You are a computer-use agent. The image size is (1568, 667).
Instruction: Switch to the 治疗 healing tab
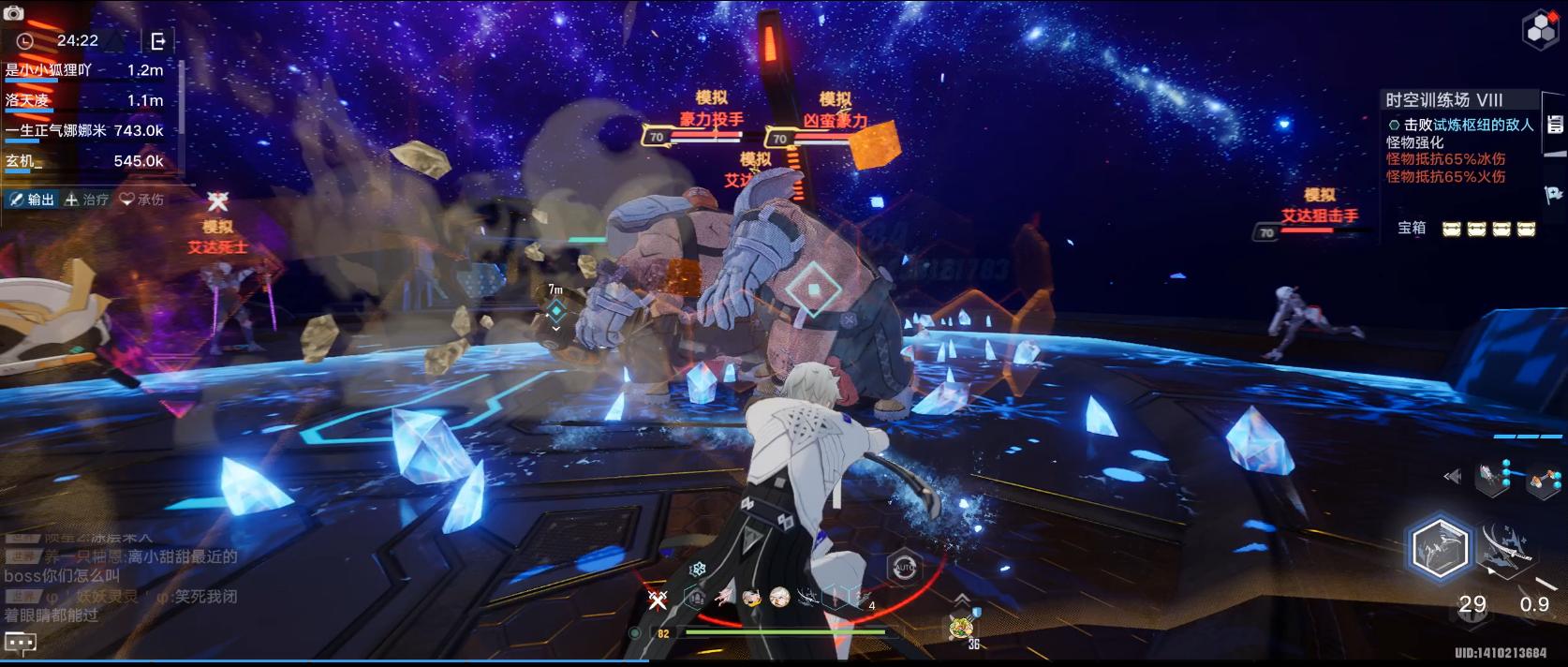click(86, 200)
